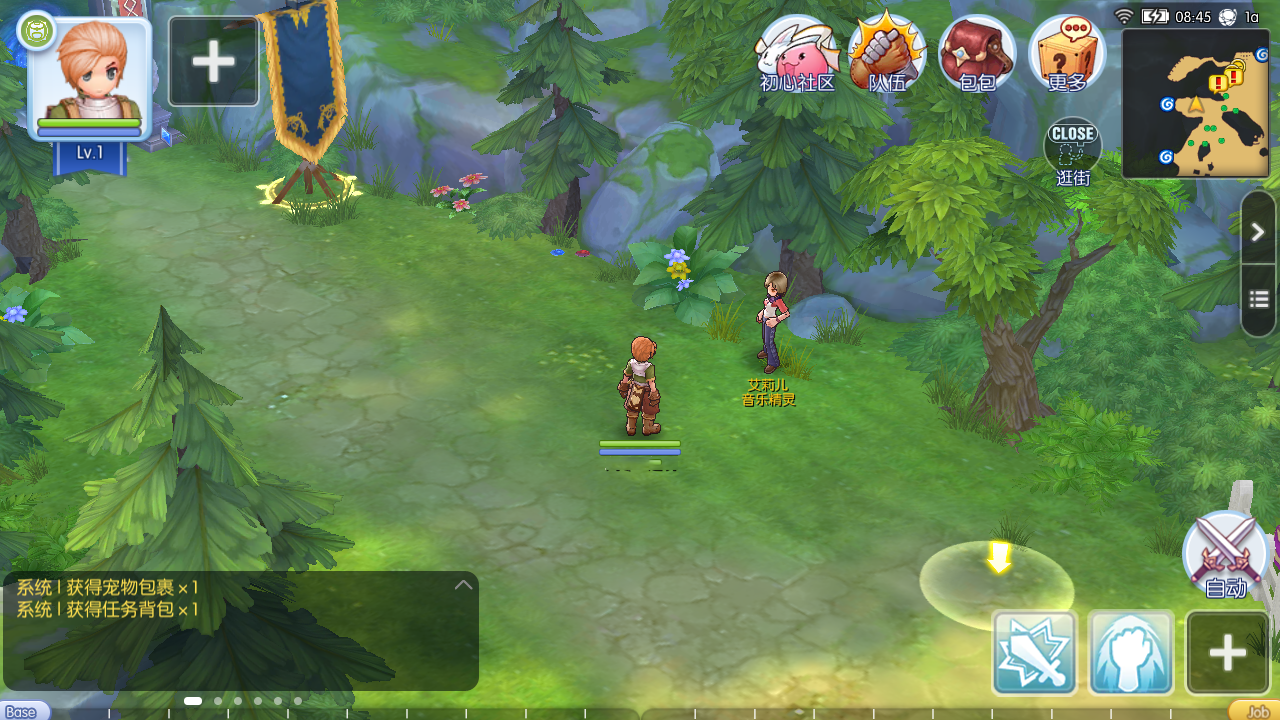
Task: Click the plus slot beside the portrait
Action: pos(213,62)
